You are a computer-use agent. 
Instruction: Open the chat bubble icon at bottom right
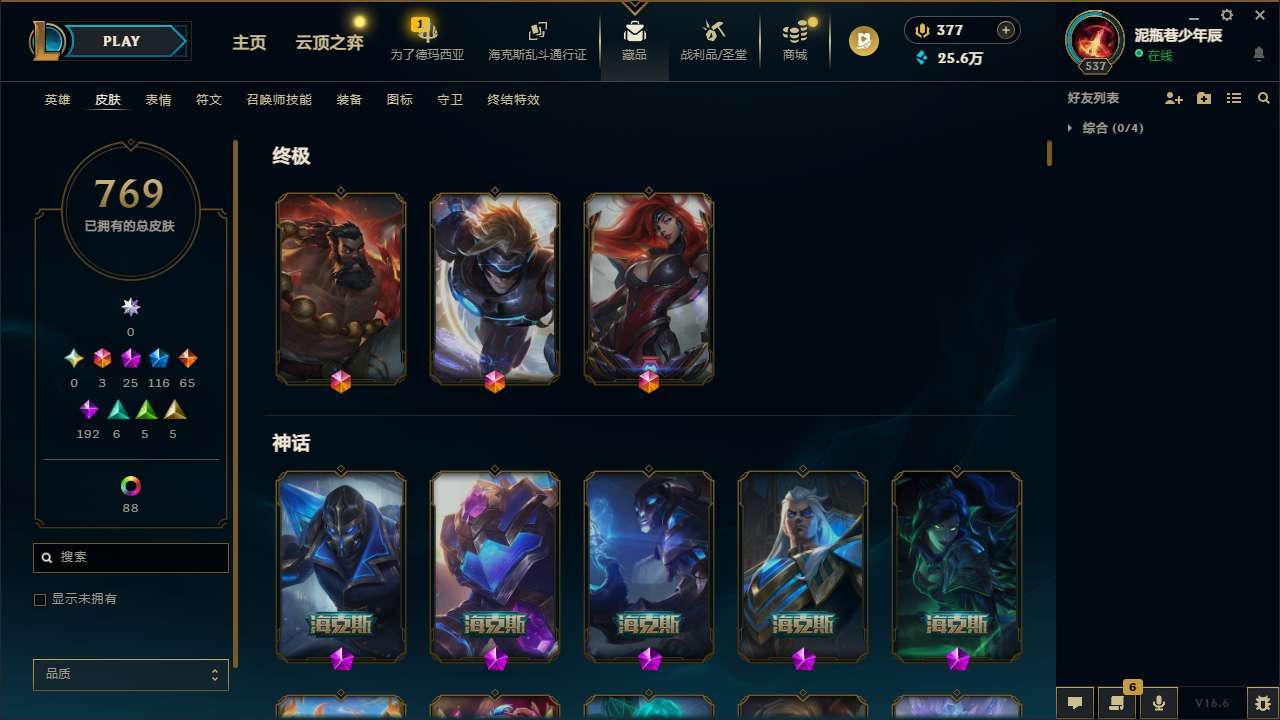(1074, 703)
